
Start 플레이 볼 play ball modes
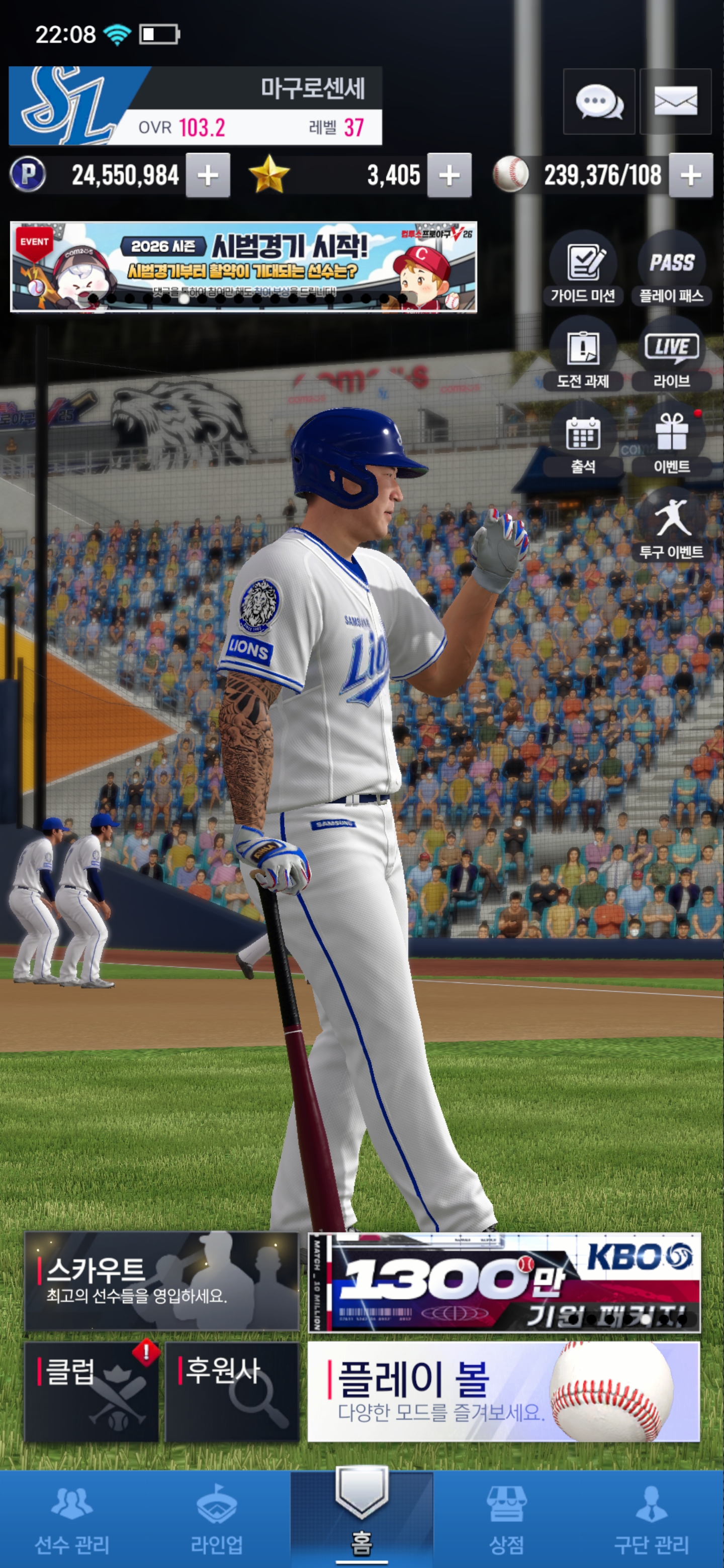point(504,1392)
